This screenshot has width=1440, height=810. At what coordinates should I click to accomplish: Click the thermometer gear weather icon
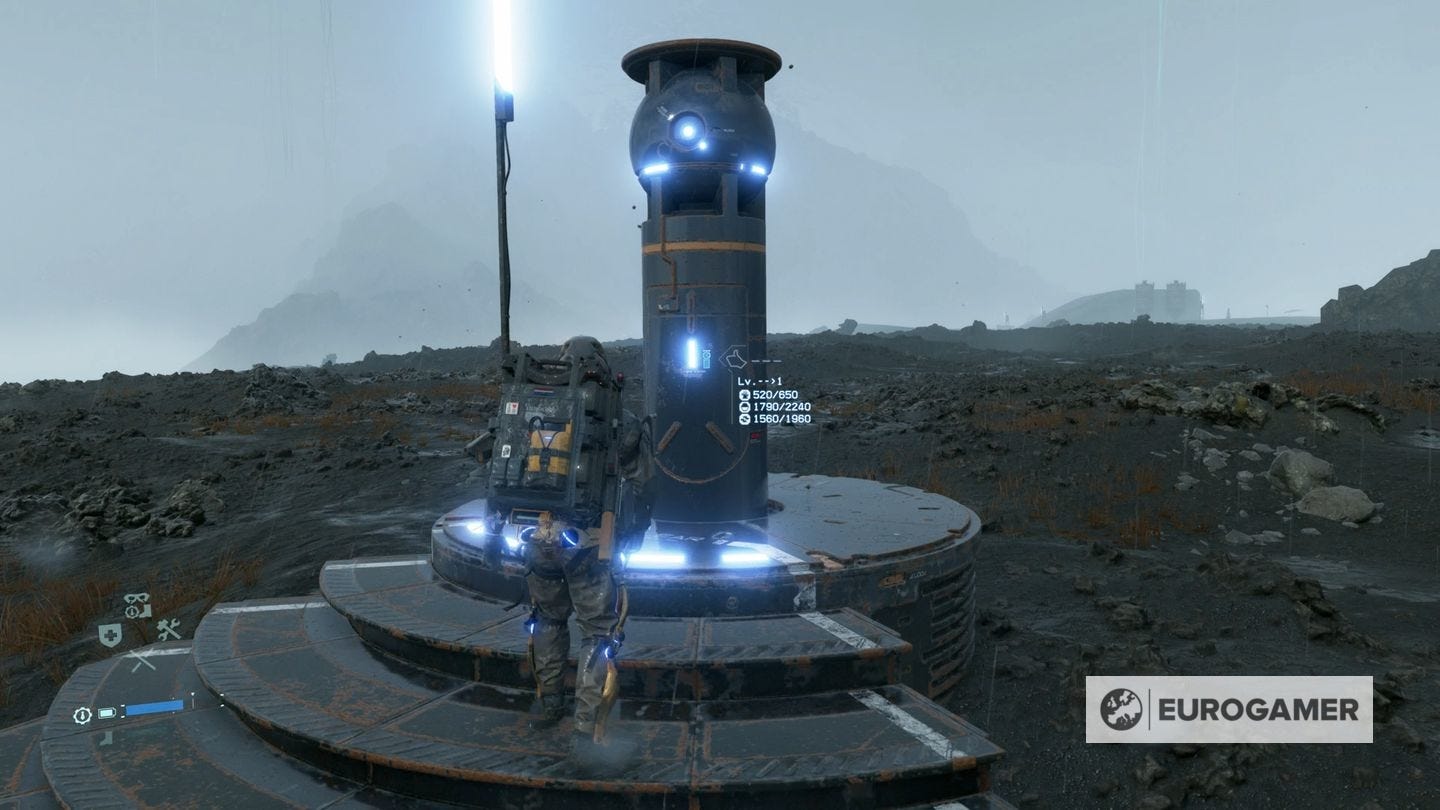(82, 713)
